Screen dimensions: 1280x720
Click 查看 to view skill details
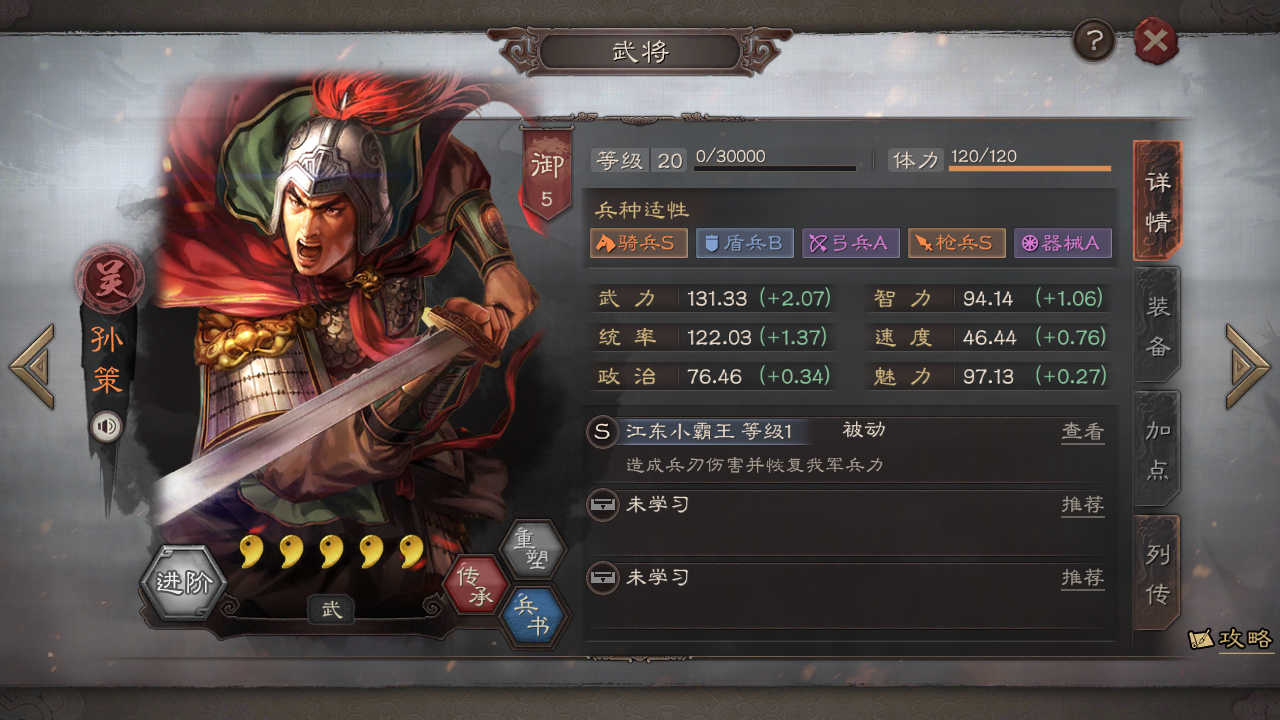pyautogui.click(x=1083, y=431)
